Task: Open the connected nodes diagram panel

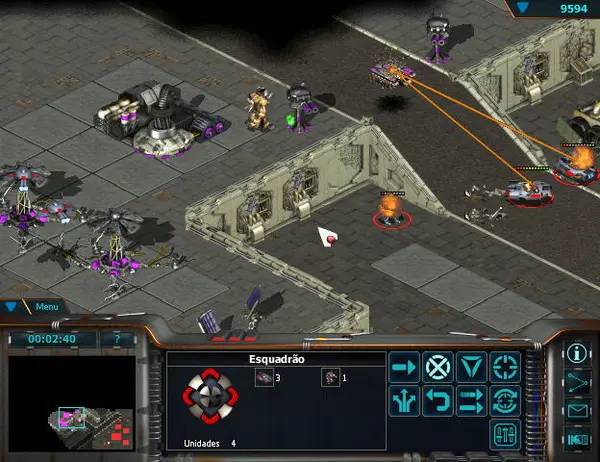Action: [x=577, y=381]
